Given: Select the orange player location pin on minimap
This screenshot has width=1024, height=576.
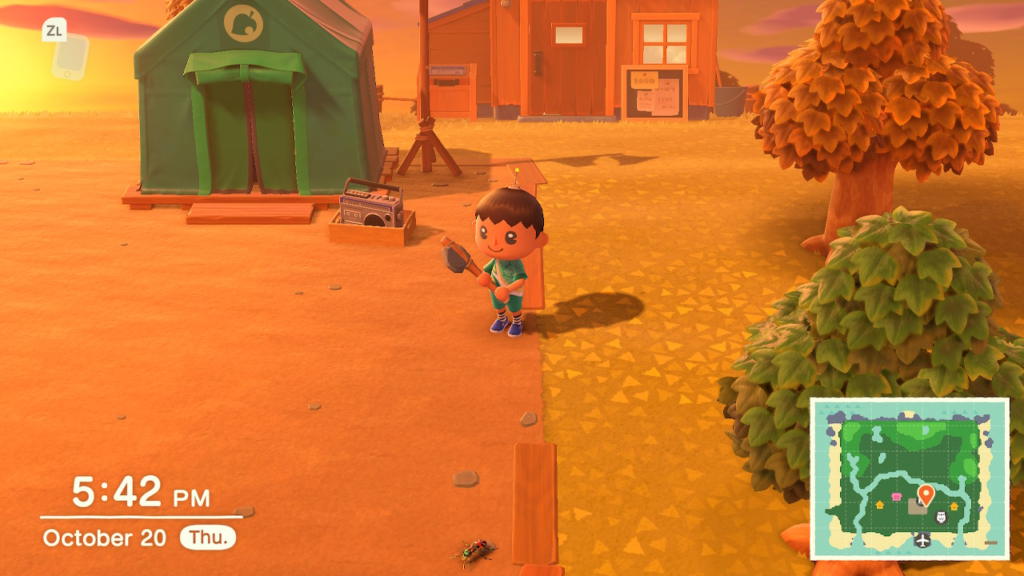Looking at the screenshot, I should click(x=925, y=494).
